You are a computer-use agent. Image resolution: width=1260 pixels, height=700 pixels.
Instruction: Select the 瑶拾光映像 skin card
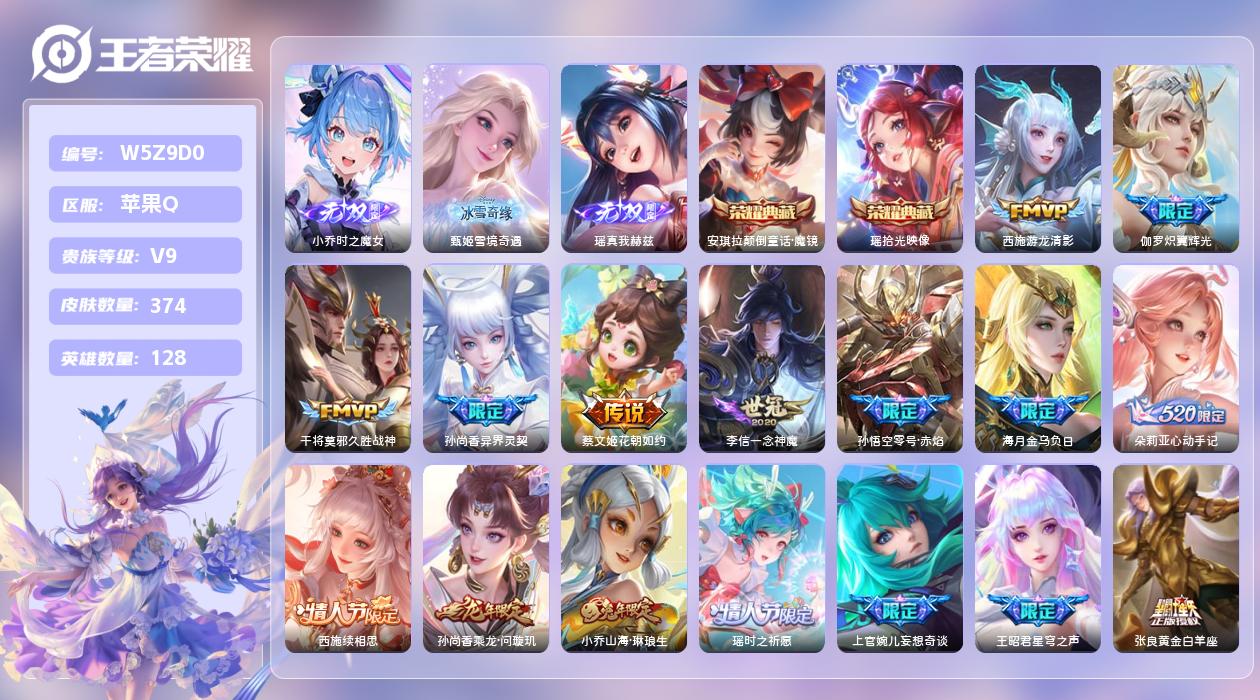point(900,158)
